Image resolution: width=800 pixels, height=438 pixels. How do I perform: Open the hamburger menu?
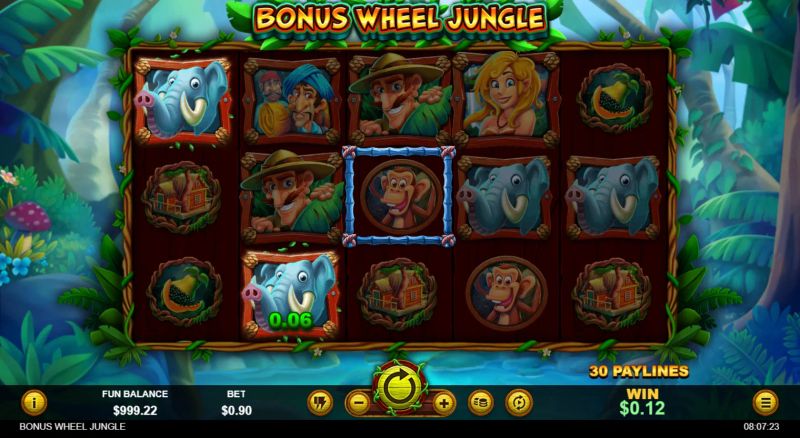766,403
